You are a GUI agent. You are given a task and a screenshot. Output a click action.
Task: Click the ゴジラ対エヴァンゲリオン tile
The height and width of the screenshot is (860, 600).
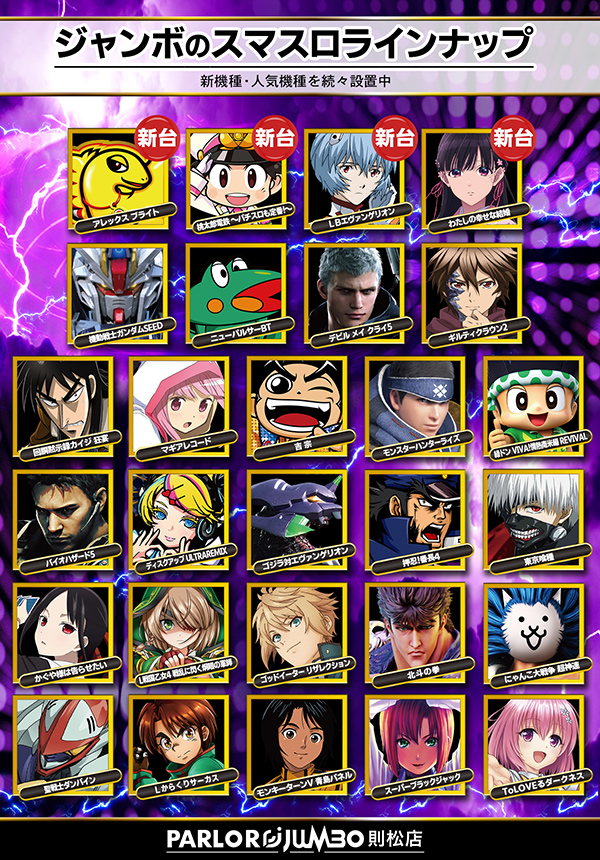point(298,516)
